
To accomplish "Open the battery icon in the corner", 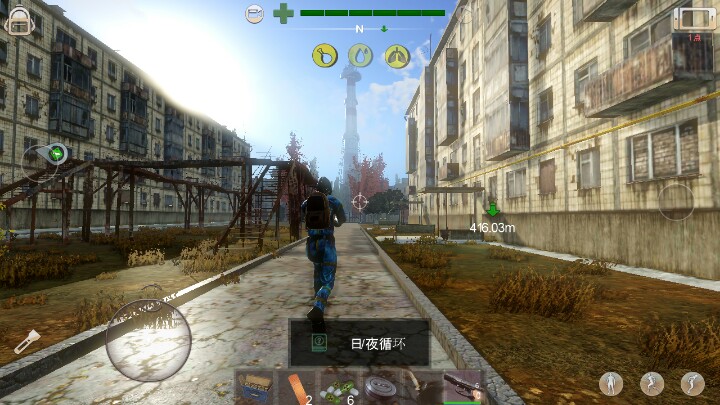I will click(695, 18).
